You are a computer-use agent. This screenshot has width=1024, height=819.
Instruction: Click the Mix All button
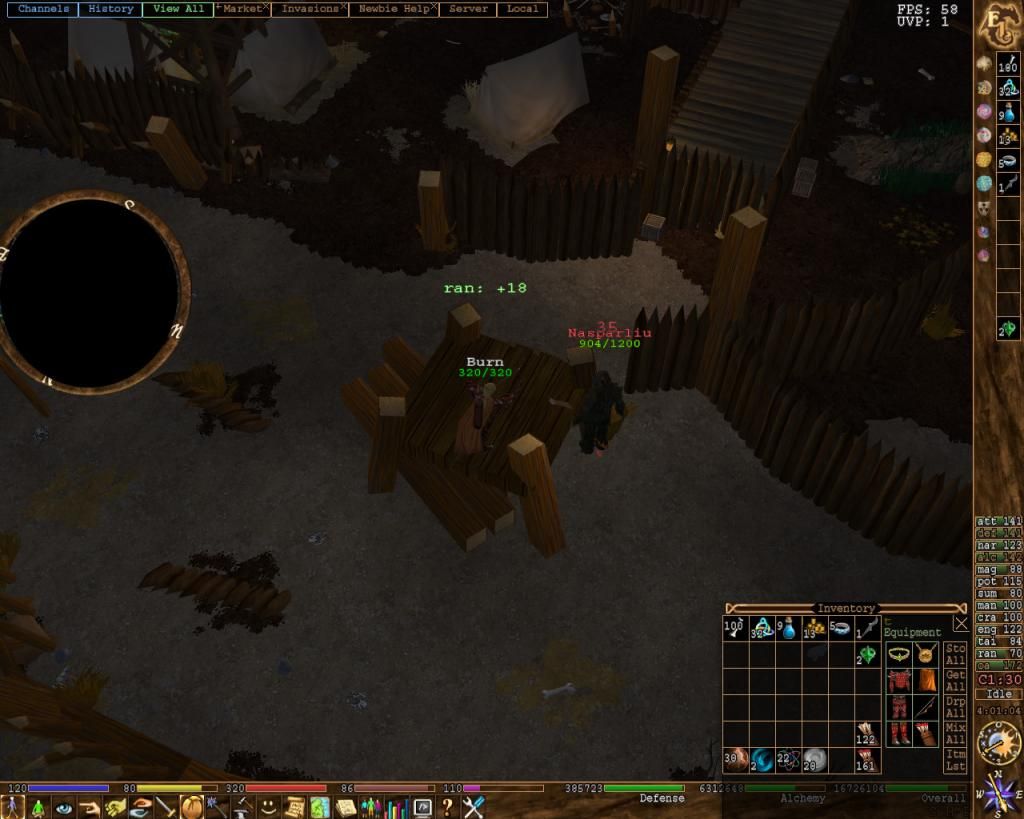955,735
